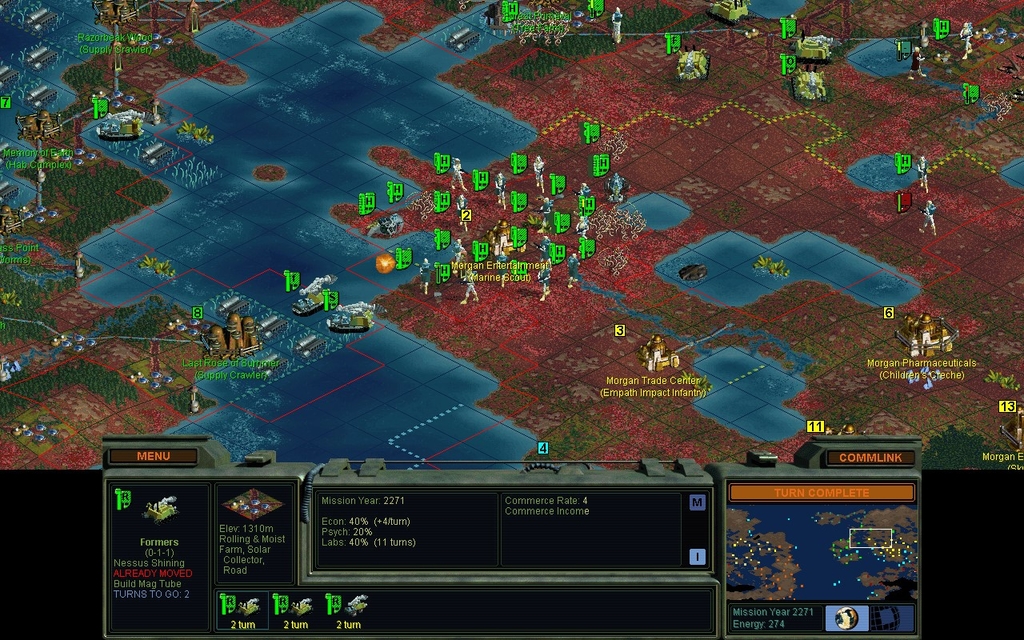Screen dimensions: 1024x640
Task: Click the TURN COMPLETE button
Action: (820, 493)
